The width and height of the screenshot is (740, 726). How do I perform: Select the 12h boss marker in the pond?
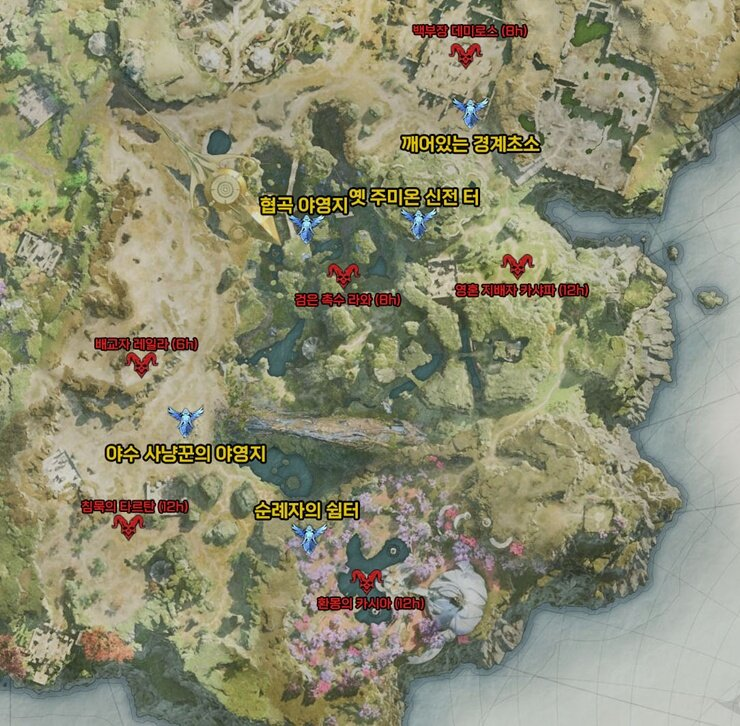click(367, 578)
